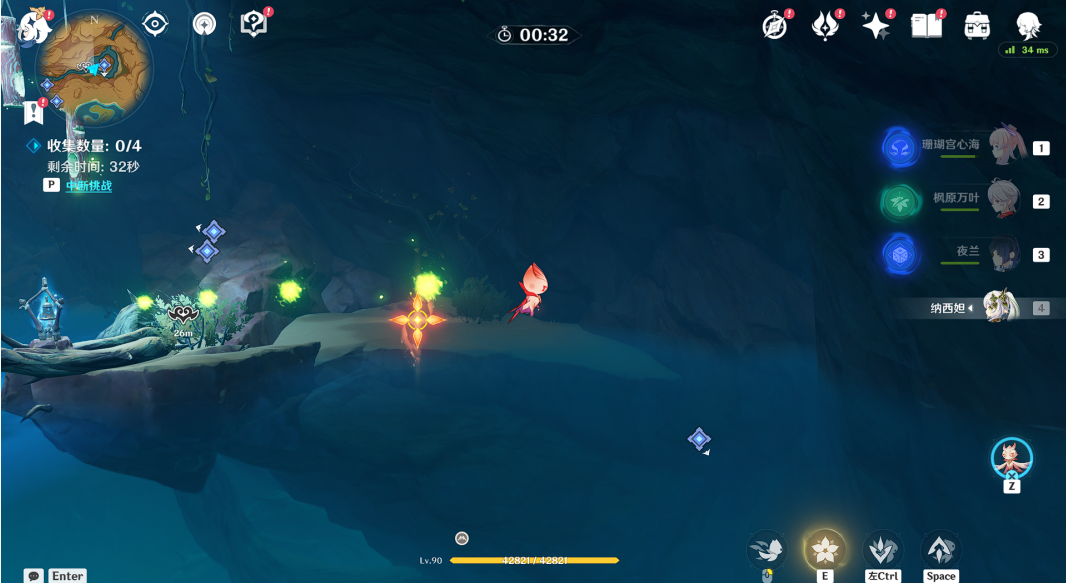The height and width of the screenshot is (583, 1066).
Task: Click the creature portrait exit-transformation icon
Action: click(1012, 458)
